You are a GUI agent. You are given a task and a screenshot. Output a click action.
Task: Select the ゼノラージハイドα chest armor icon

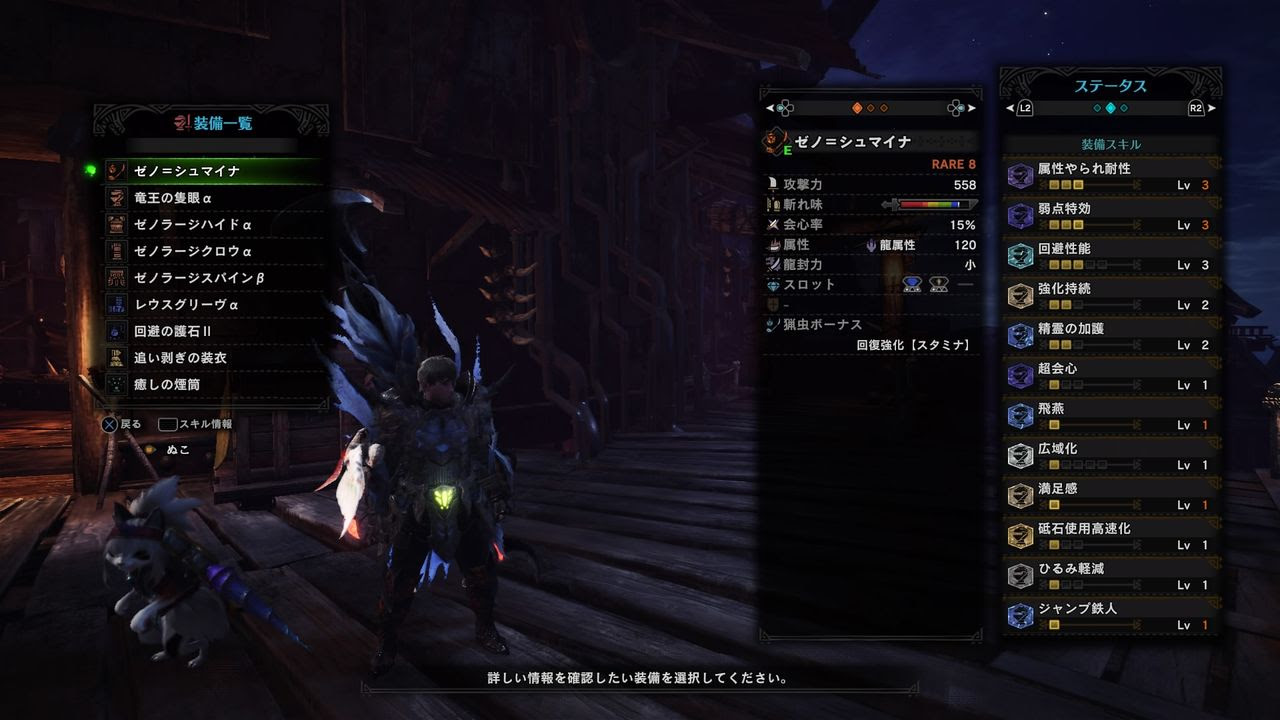tap(116, 225)
